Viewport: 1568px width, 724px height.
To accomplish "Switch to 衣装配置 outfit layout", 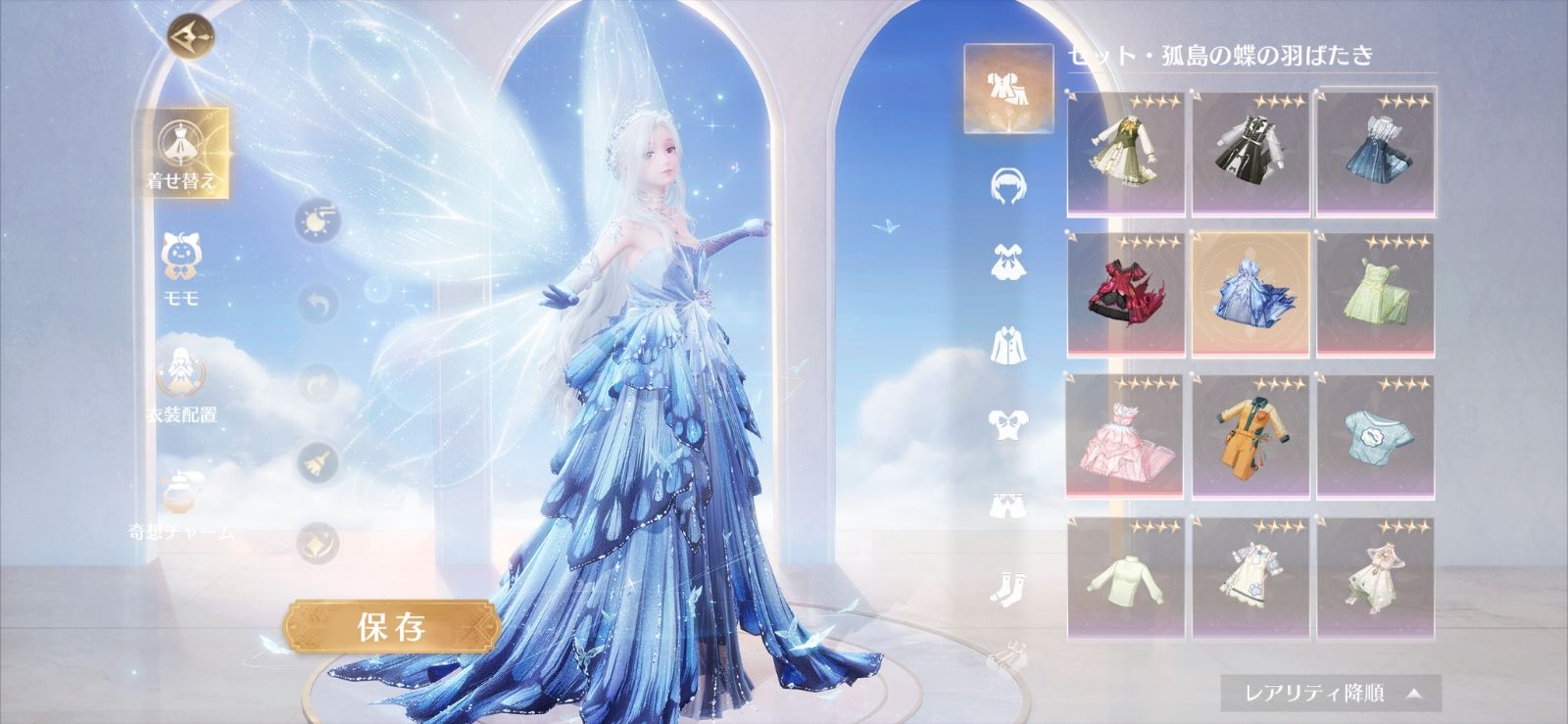I will 182,384.
